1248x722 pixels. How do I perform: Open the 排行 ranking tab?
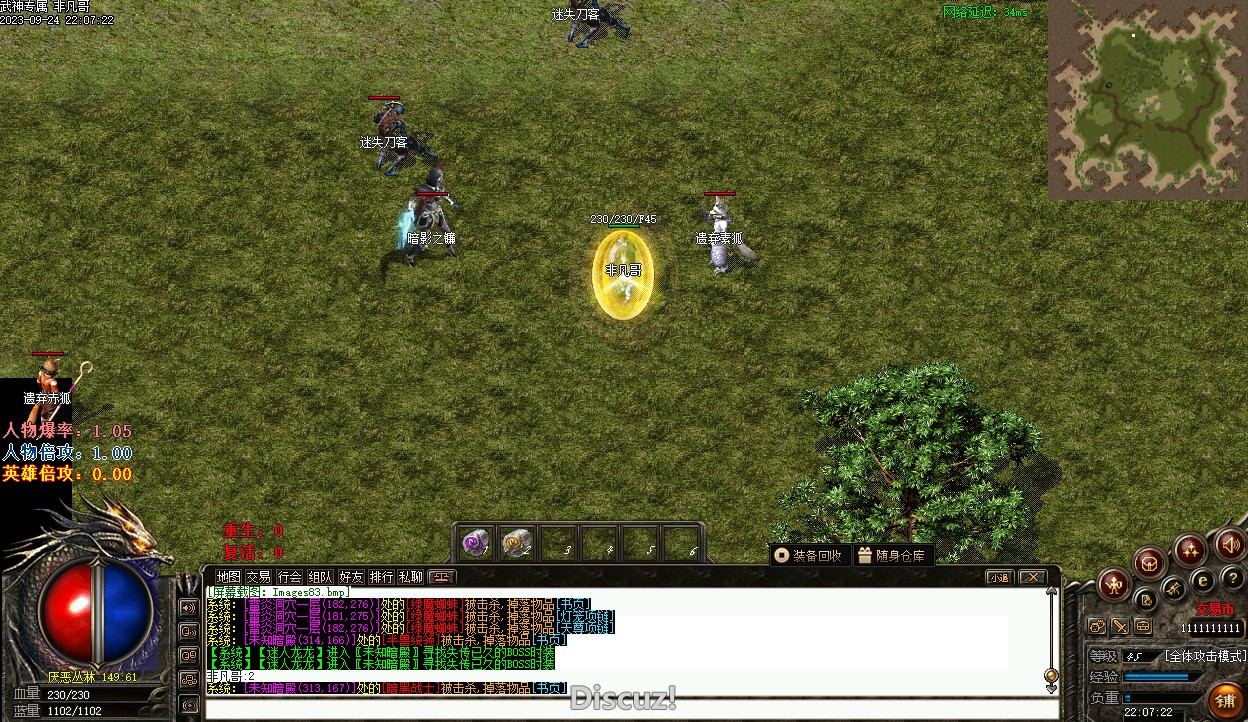(381, 577)
